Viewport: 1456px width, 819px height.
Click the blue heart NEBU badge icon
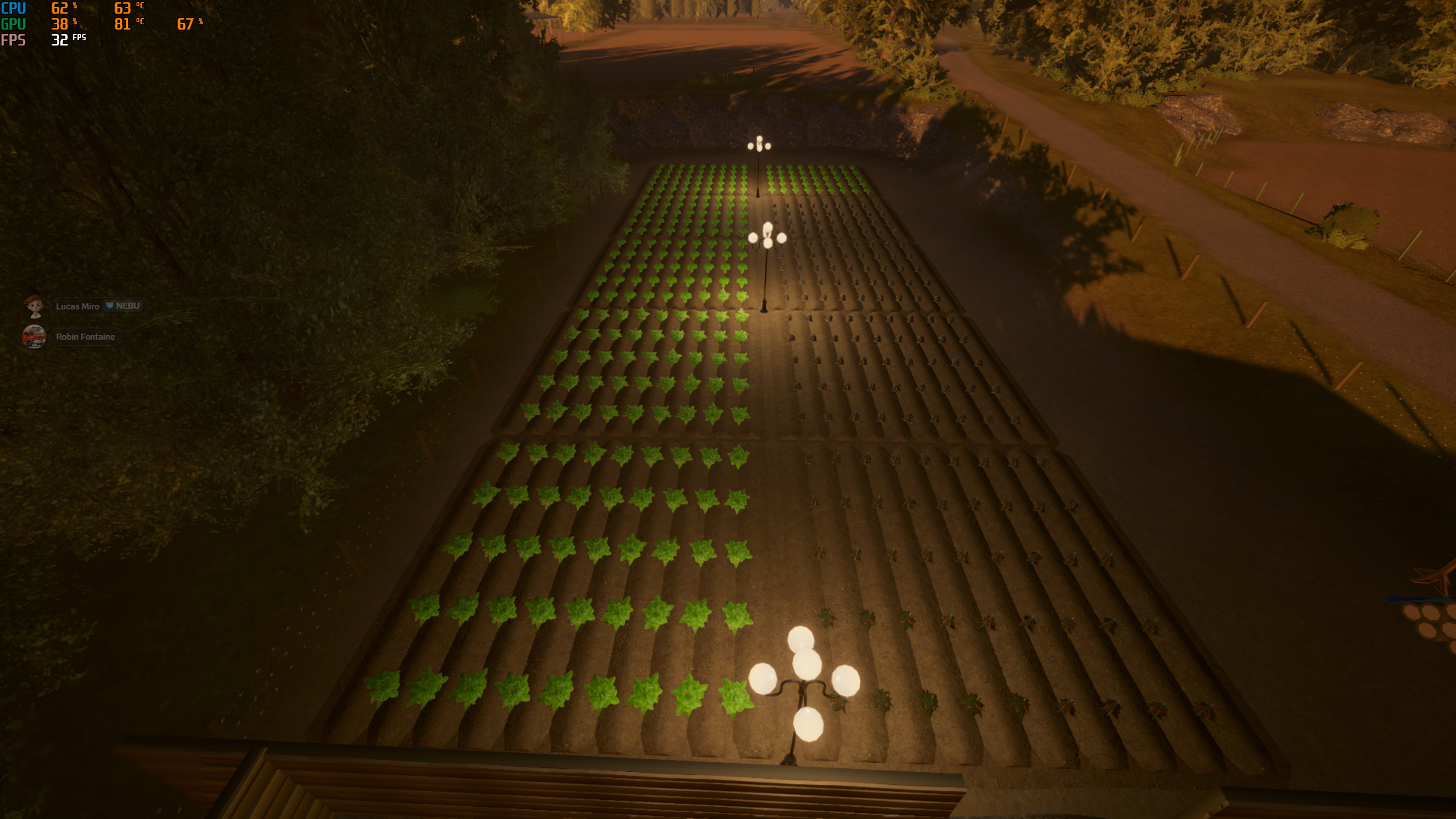coord(108,306)
